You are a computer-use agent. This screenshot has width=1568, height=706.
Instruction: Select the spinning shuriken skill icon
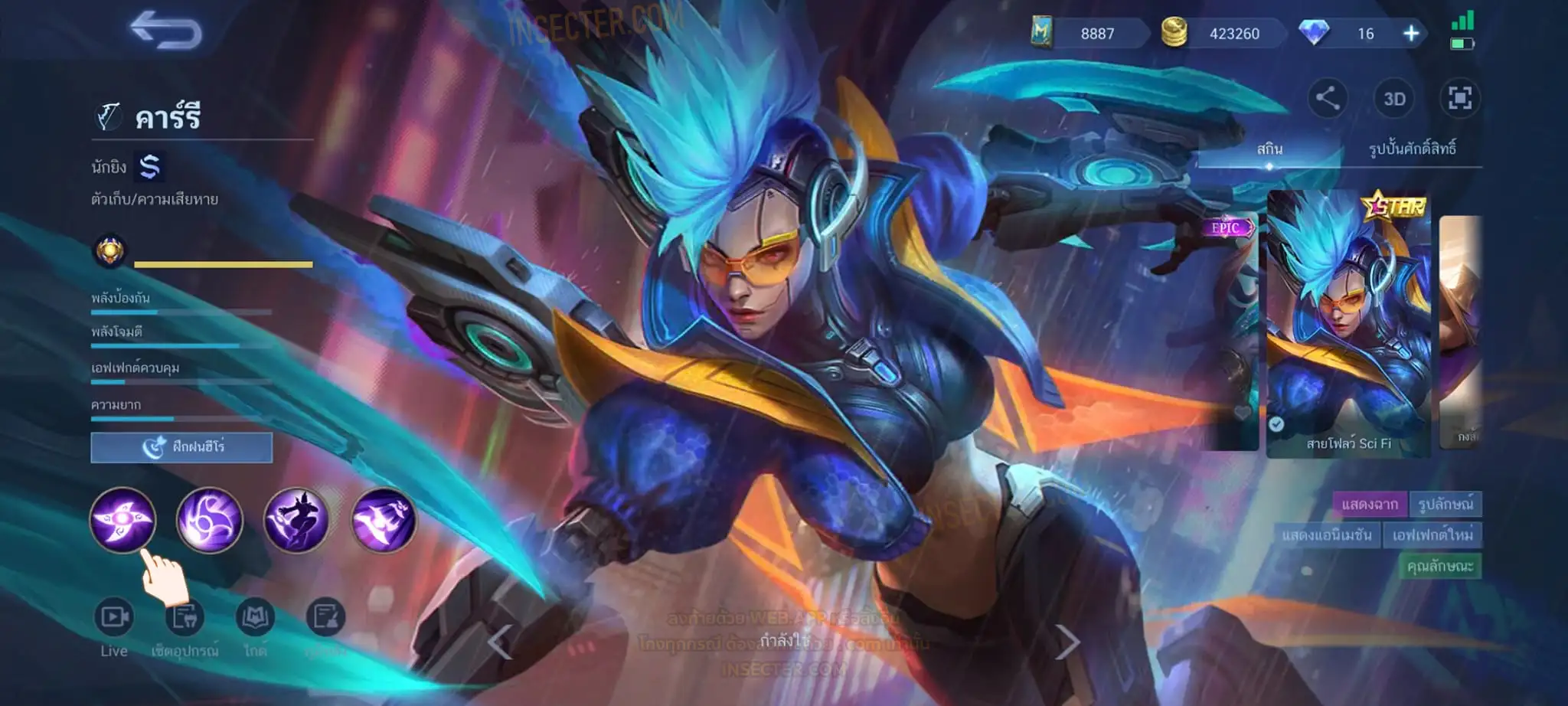click(x=122, y=520)
